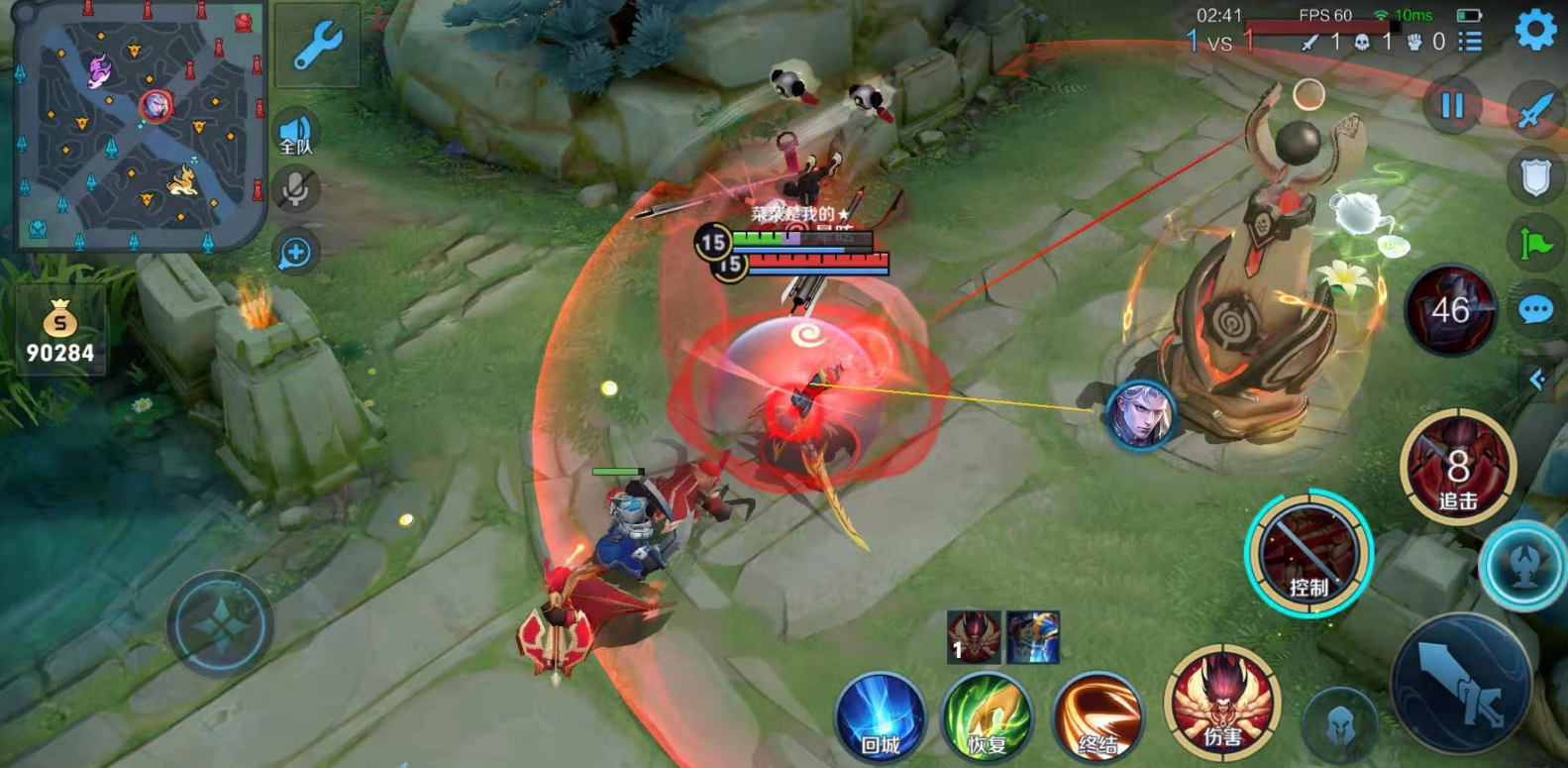
Task: Use the 控制 control skill
Action: pyautogui.click(x=1308, y=553)
